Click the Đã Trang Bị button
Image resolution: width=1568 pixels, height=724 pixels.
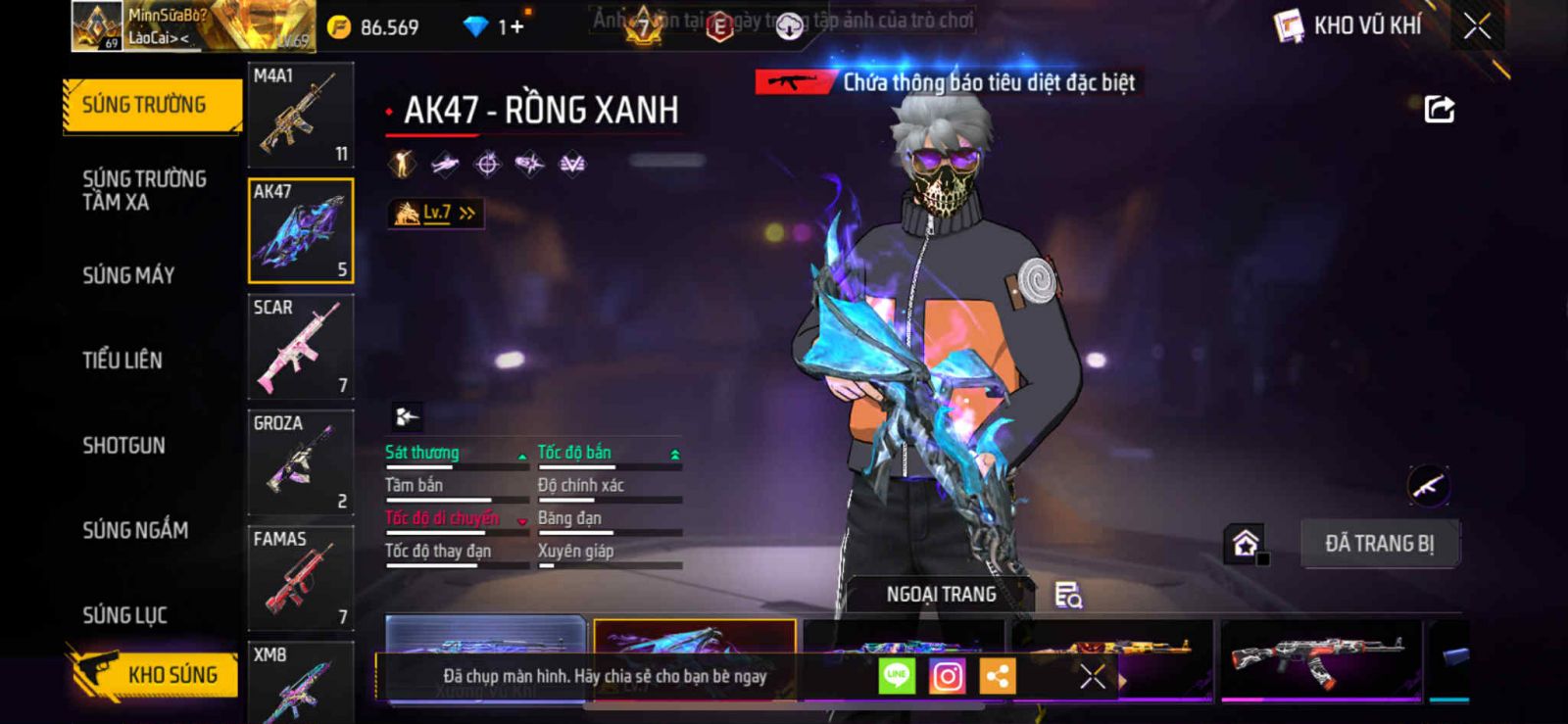(1379, 544)
